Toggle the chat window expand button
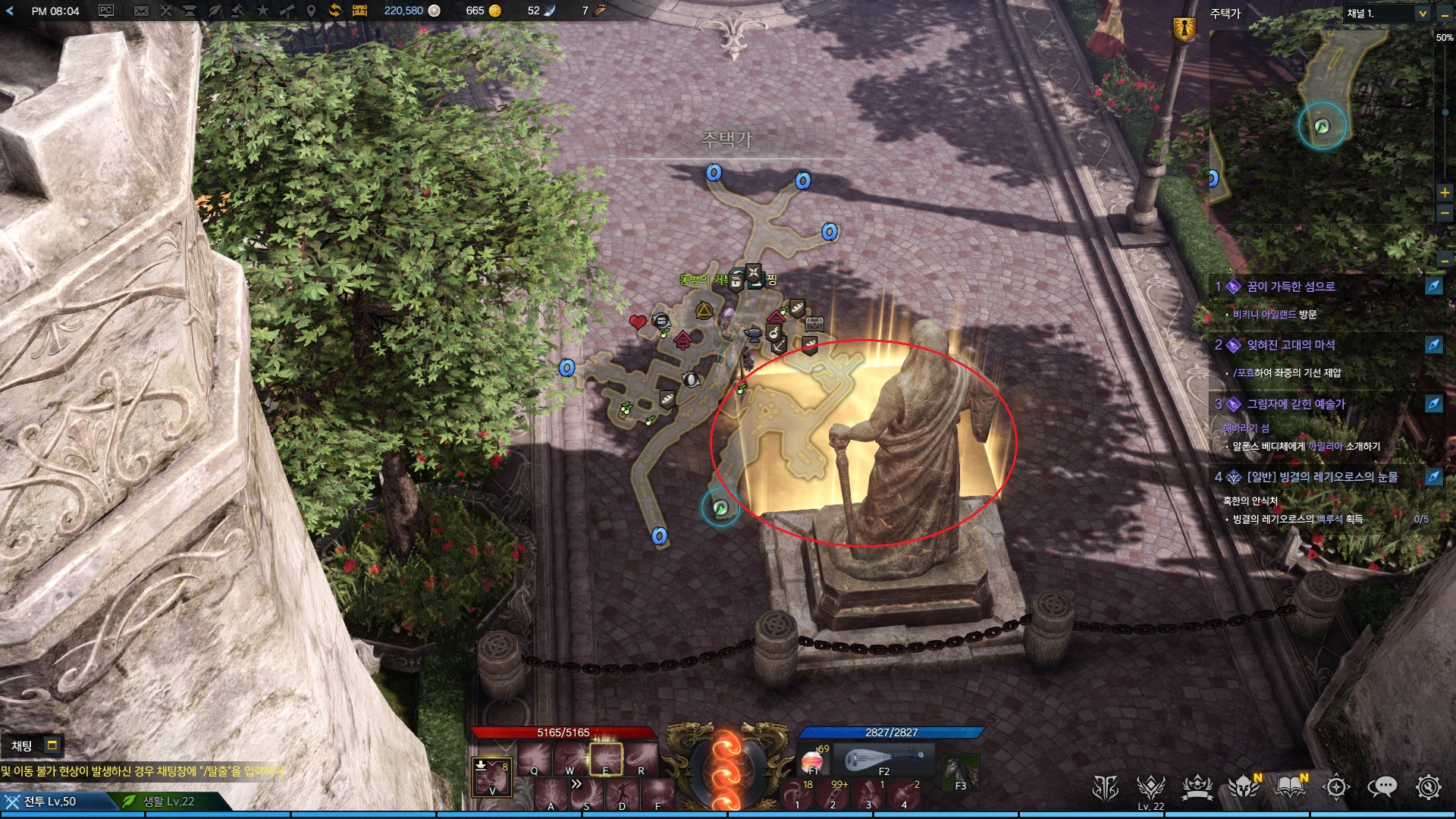 point(52,745)
